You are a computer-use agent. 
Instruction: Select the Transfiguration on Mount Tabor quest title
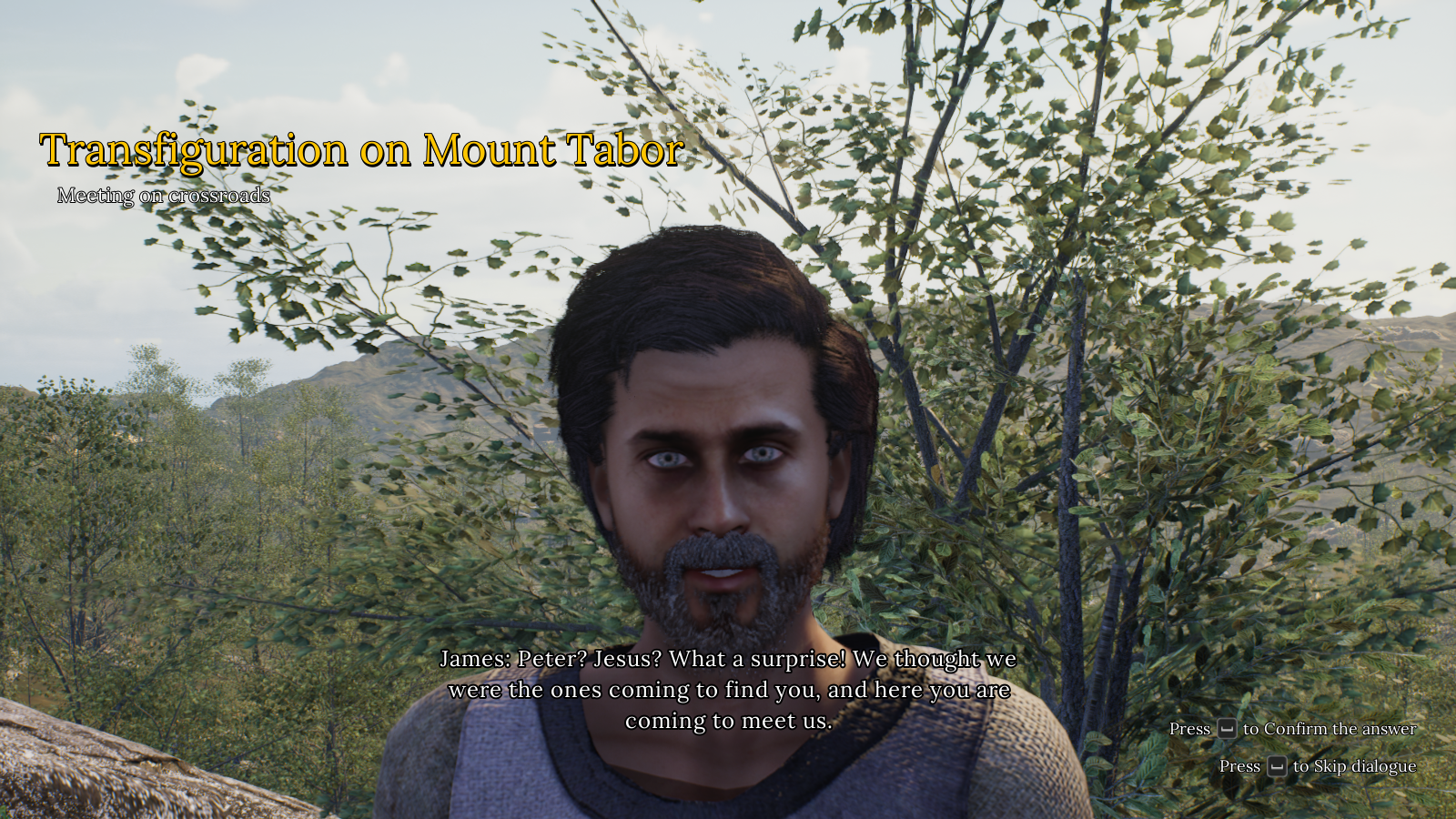pos(361,150)
